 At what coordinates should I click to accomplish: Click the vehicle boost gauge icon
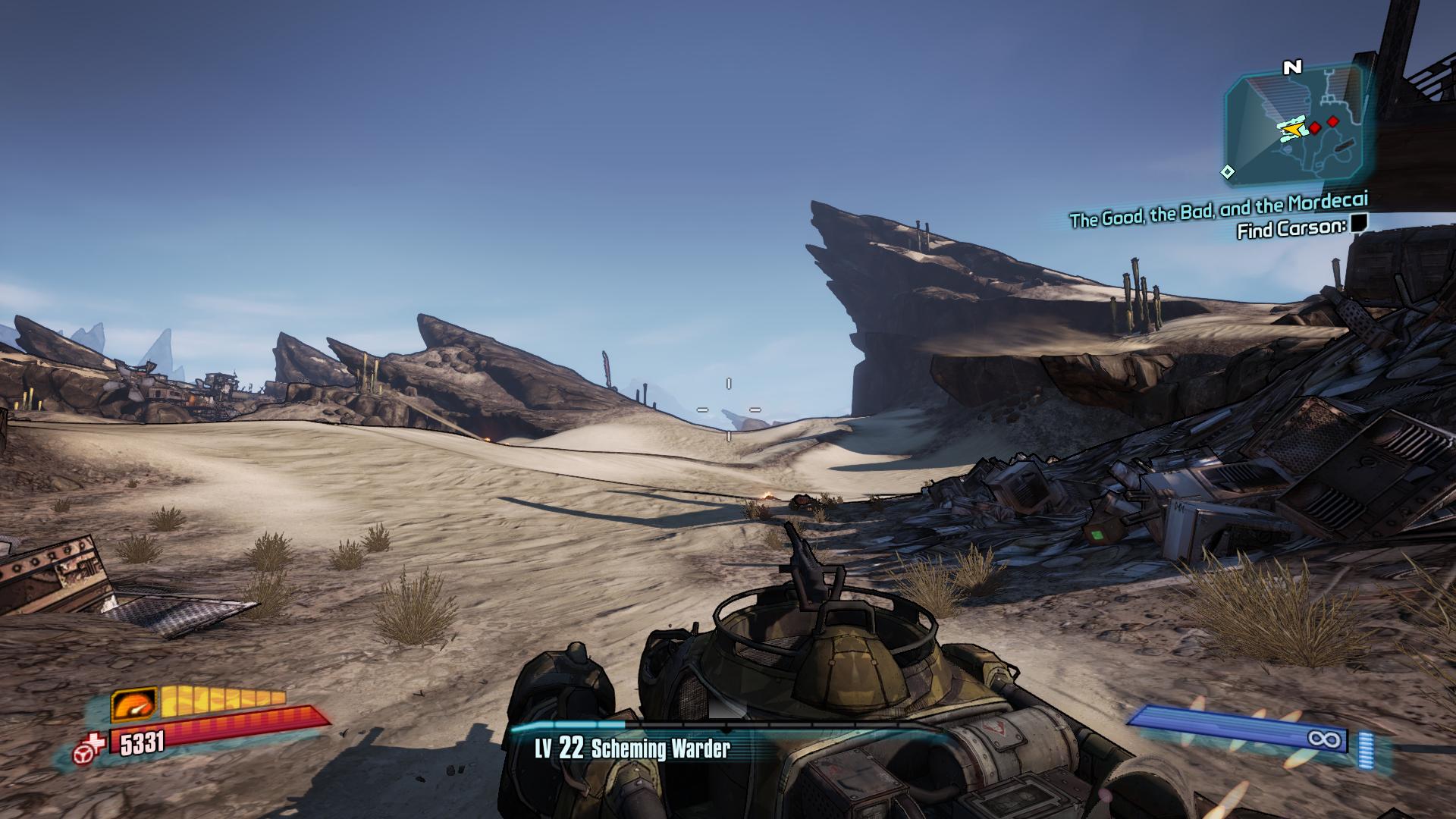click(x=134, y=704)
